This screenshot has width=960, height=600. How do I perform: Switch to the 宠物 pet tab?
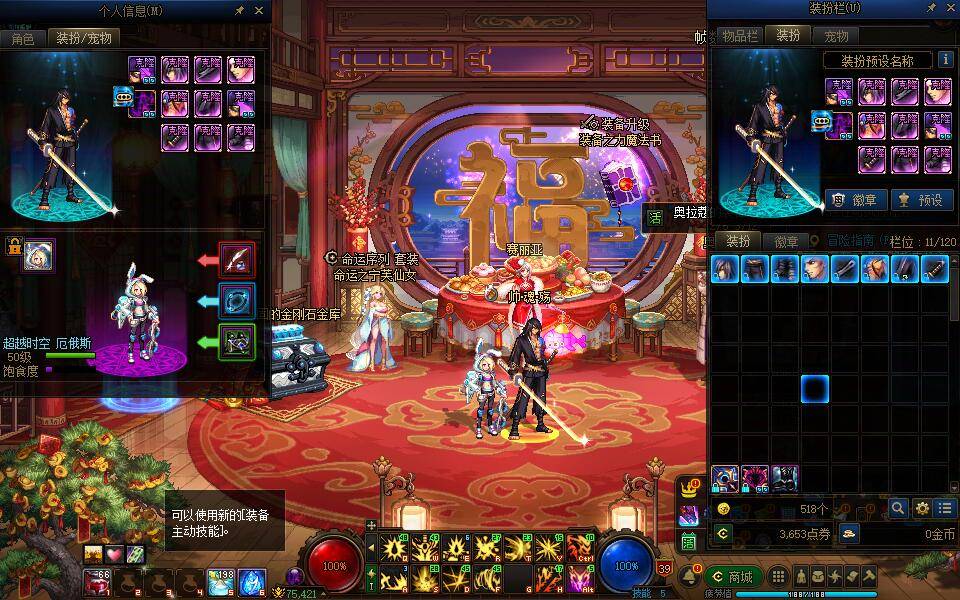point(836,35)
